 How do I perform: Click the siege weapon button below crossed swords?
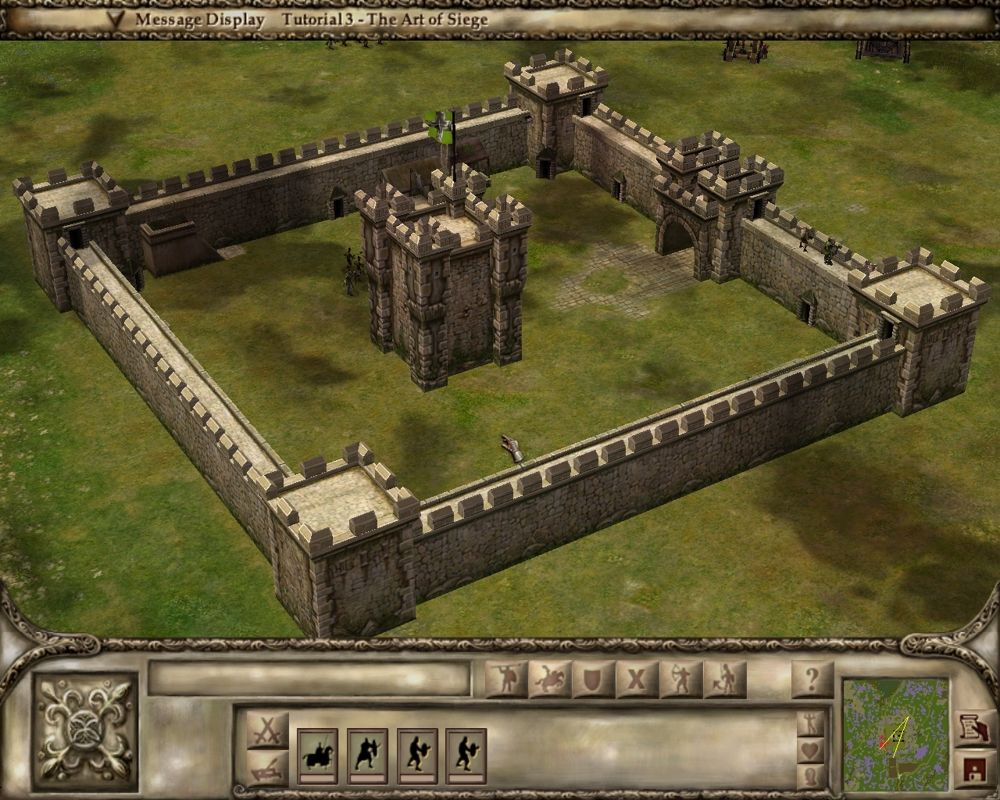(x=267, y=769)
